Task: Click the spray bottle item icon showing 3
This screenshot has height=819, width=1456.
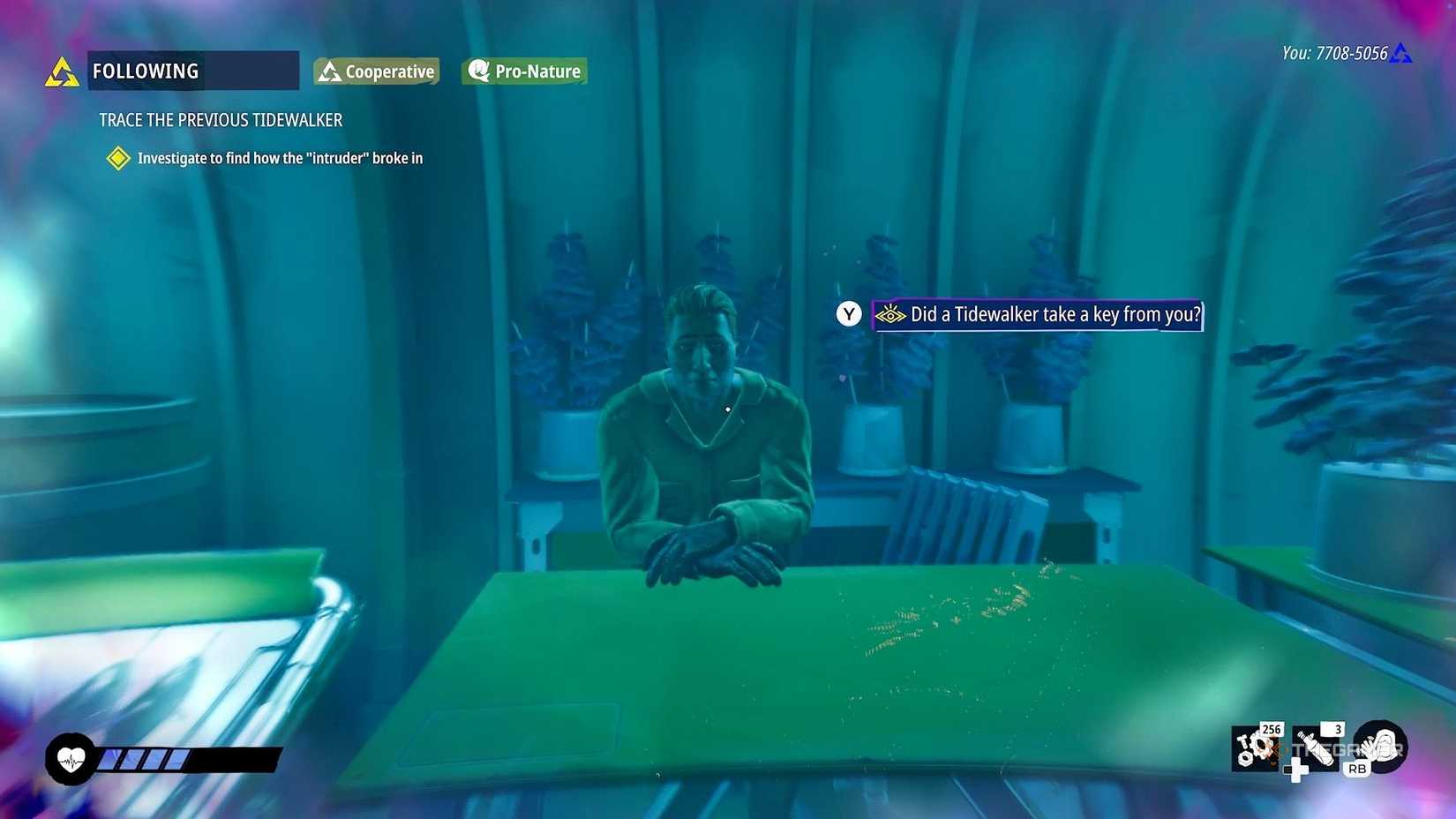Action: [1315, 749]
